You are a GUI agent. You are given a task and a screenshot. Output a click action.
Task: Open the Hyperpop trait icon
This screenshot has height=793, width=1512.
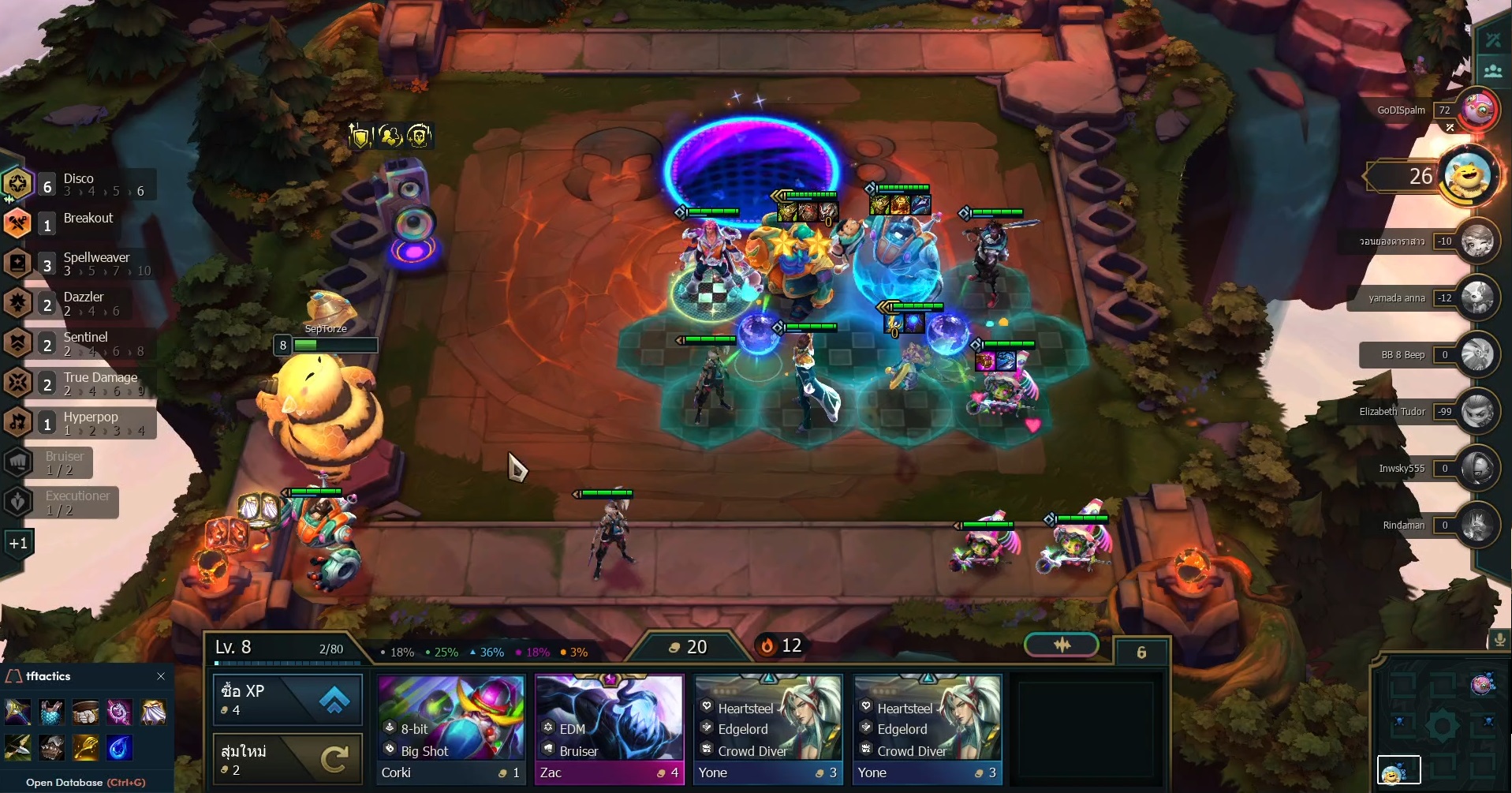[x=17, y=423]
